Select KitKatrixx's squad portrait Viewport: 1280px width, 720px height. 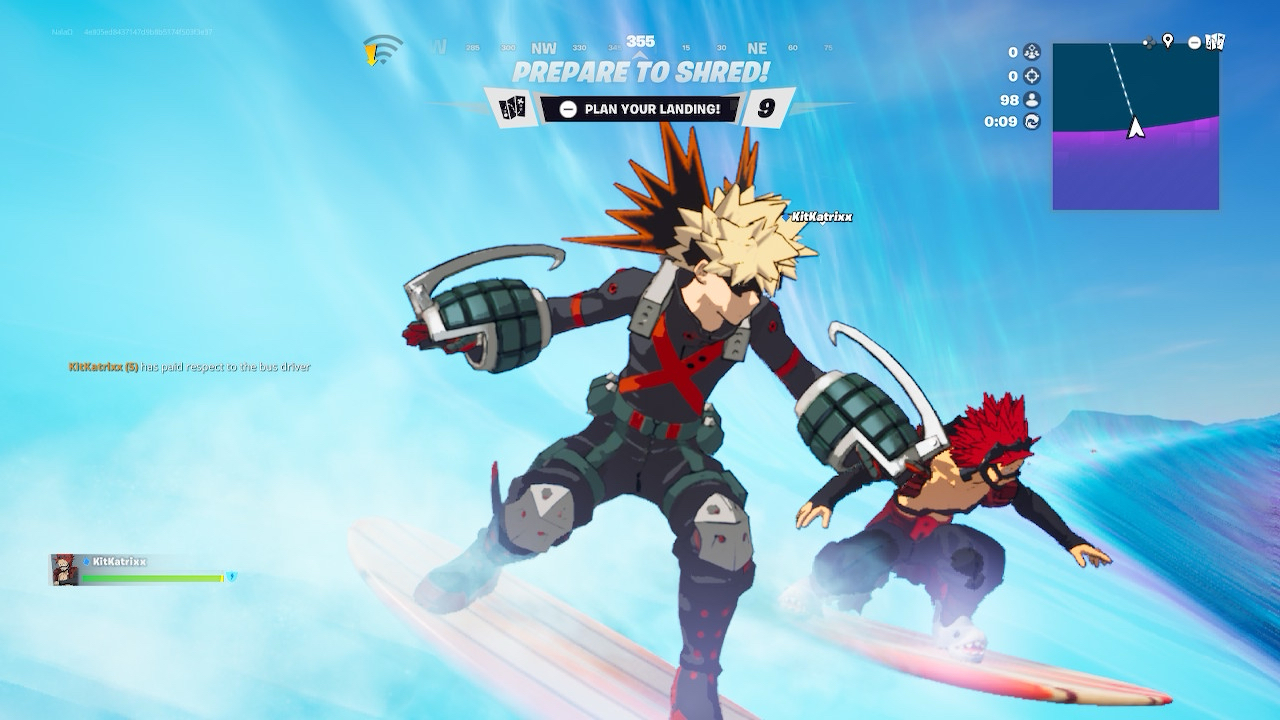coord(65,570)
